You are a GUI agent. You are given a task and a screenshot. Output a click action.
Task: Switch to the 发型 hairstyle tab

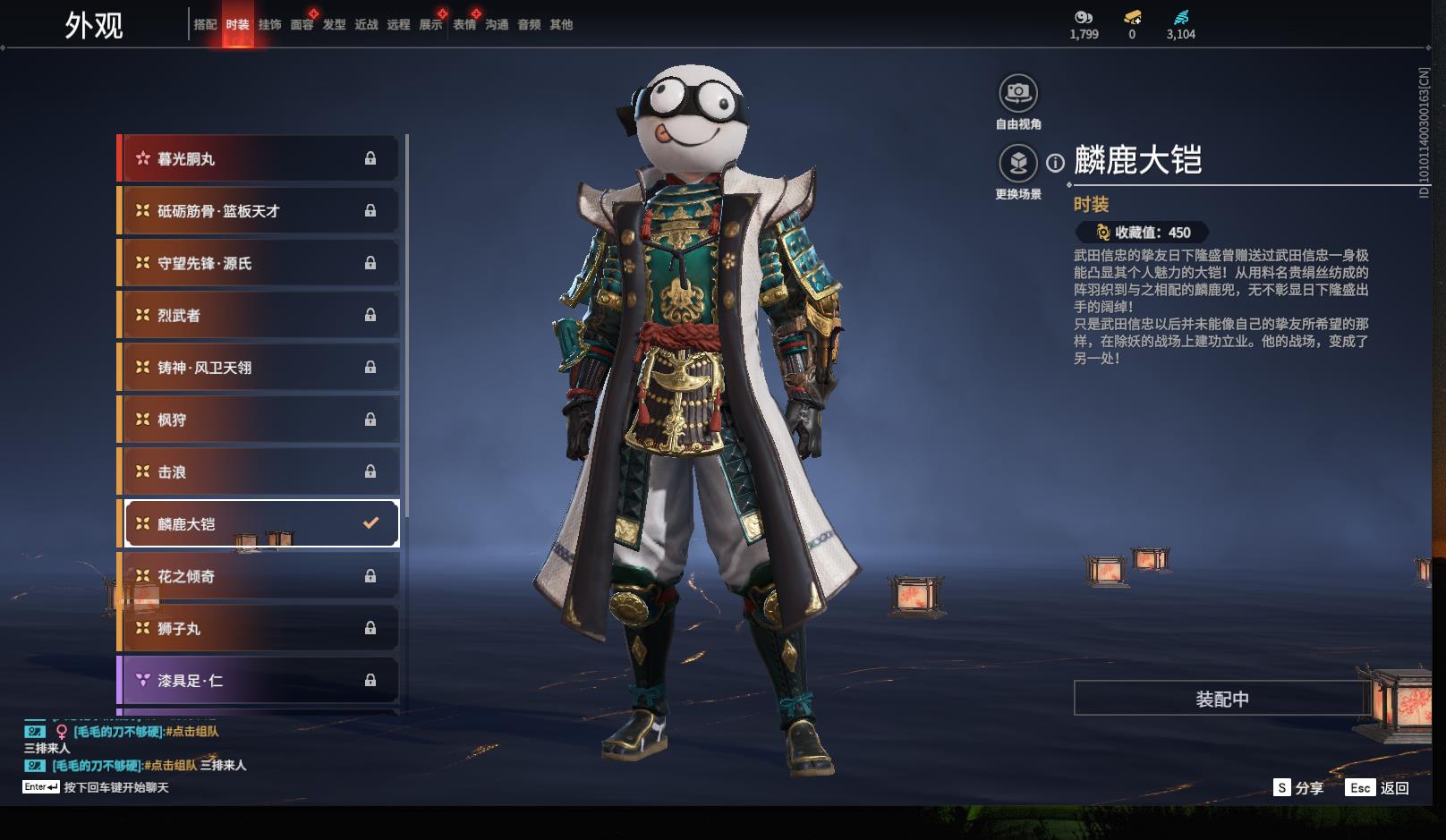click(334, 25)
